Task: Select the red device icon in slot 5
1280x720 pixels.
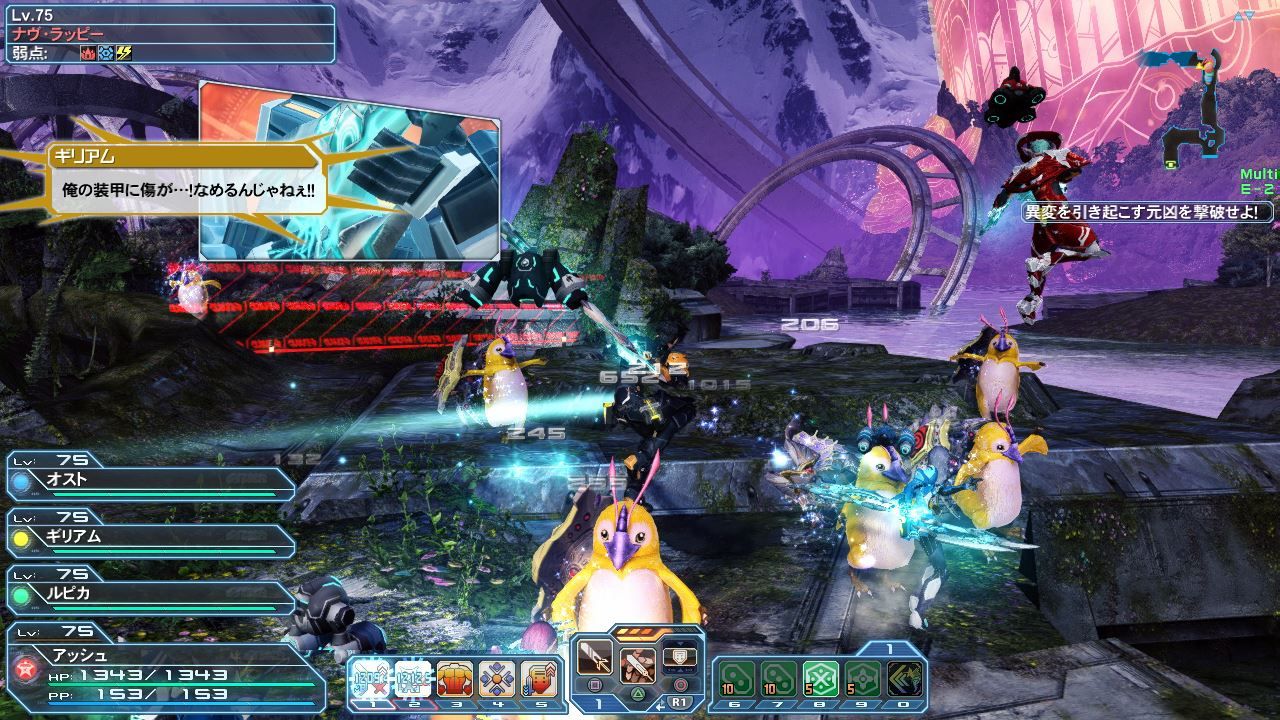Action: pos(540,677)
